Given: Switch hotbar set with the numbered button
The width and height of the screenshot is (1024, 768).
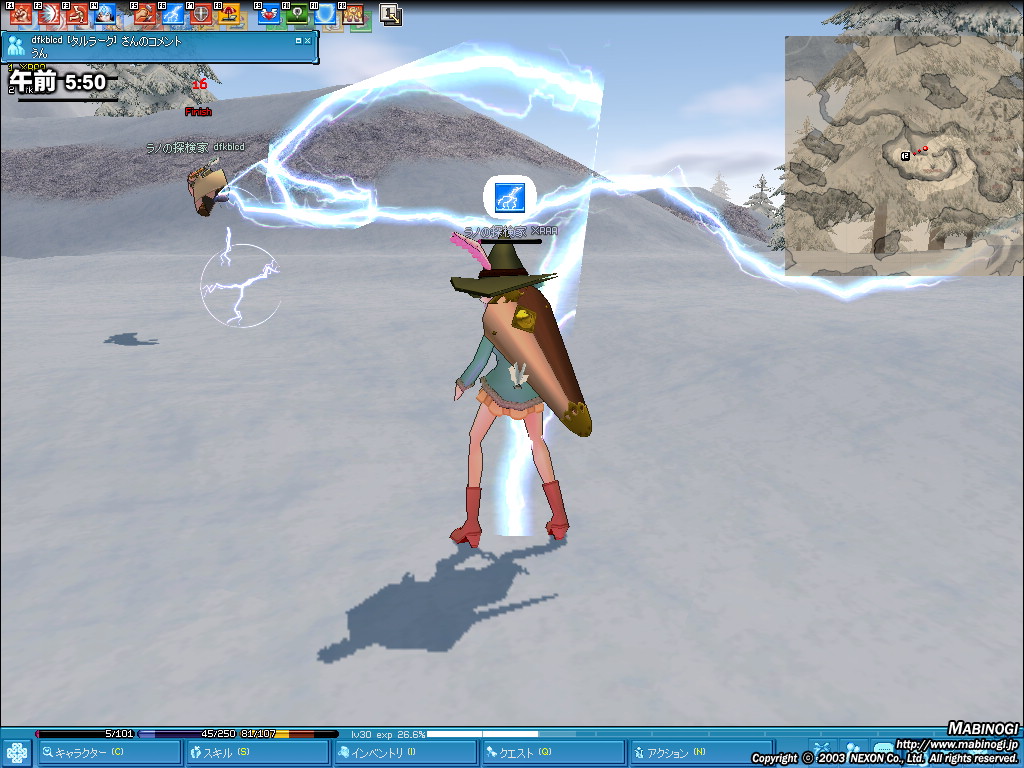Looking at the screenshot, I should tap(391, 14).
